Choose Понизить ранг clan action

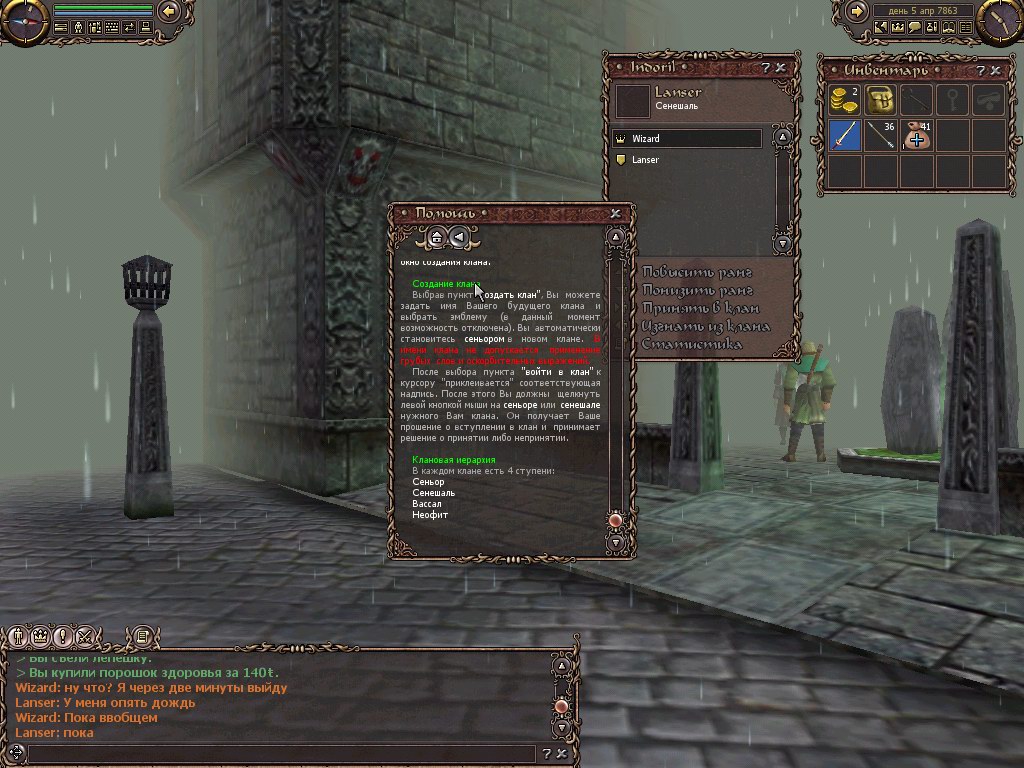point(697,290)
